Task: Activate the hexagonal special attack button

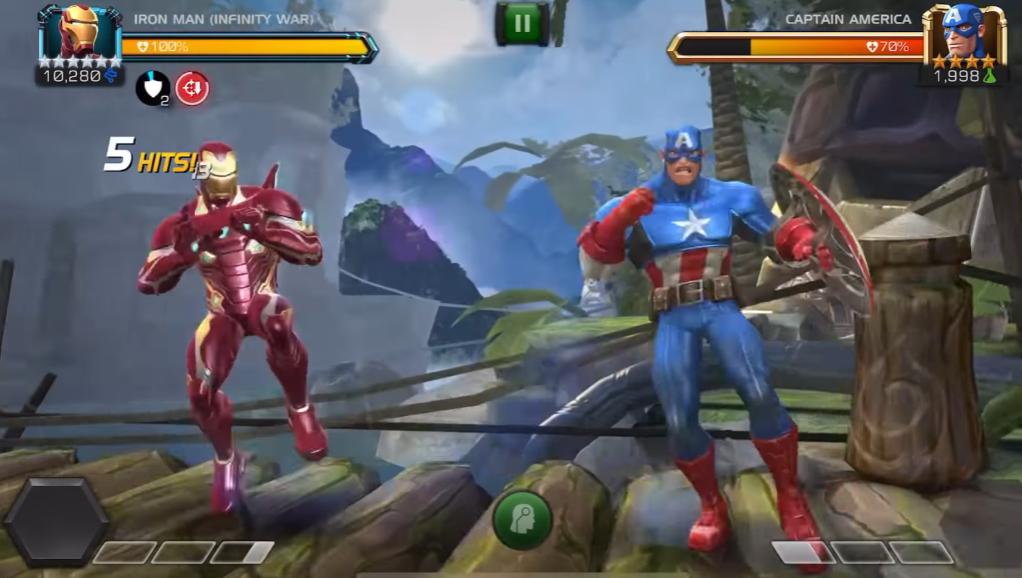Action: (x=56, y=522)
